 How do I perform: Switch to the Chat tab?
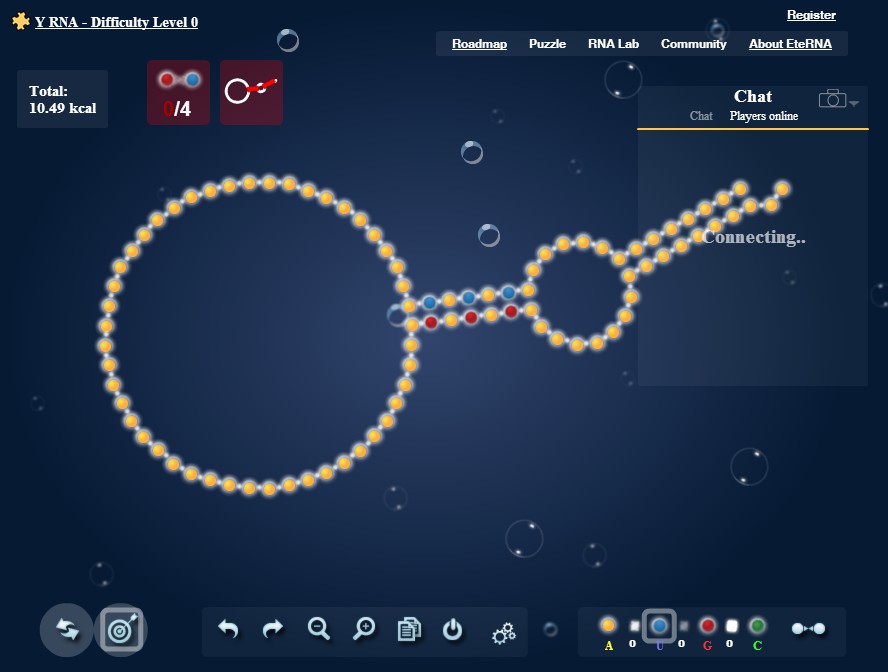coord(701,116)
